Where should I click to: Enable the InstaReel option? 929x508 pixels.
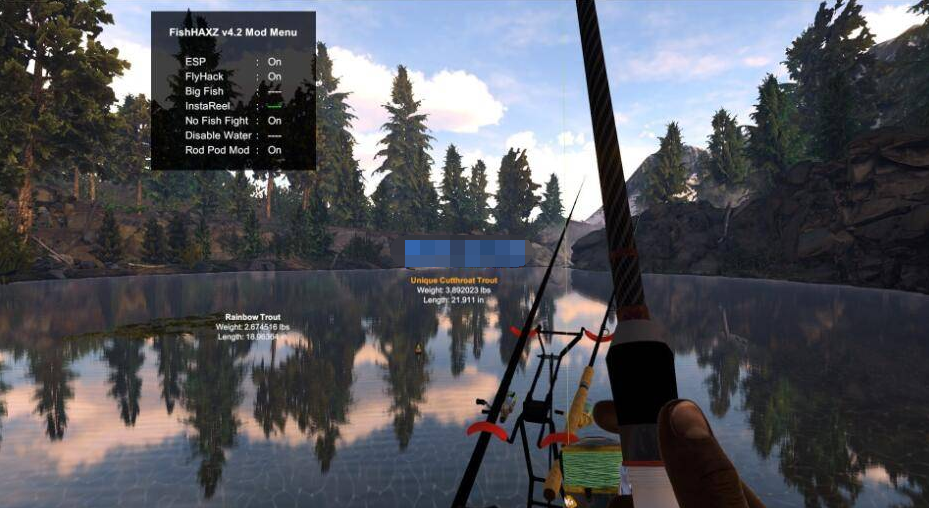coord(274,106)
